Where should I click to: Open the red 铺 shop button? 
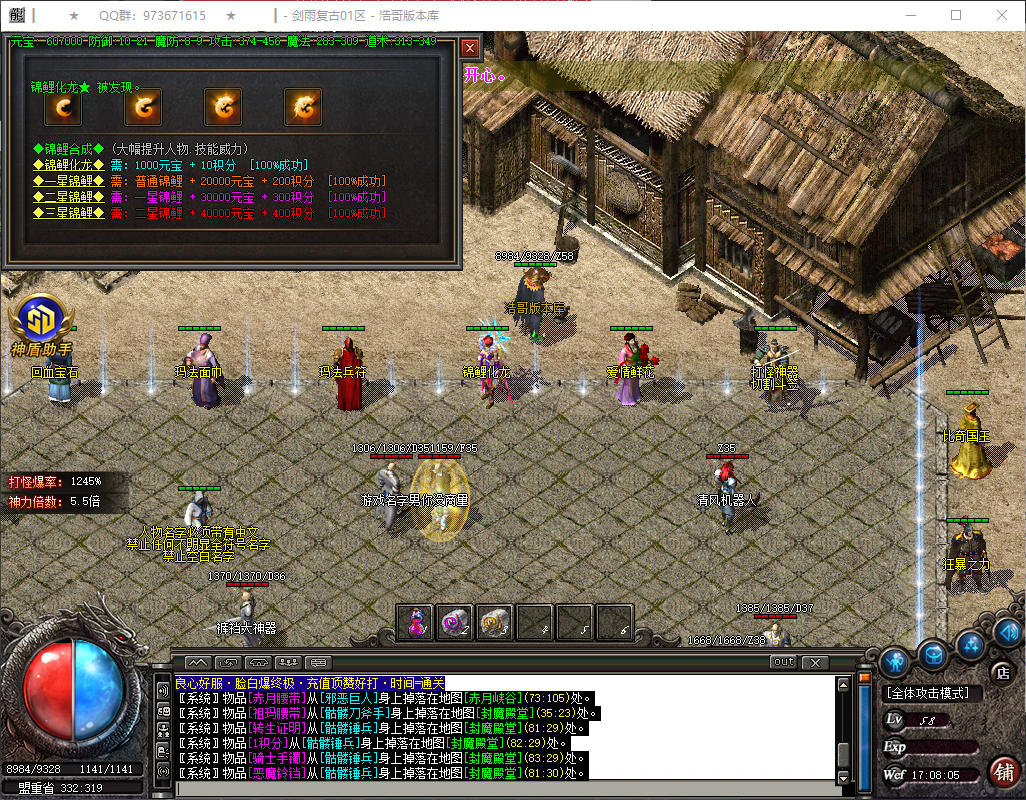point(1003,772)
